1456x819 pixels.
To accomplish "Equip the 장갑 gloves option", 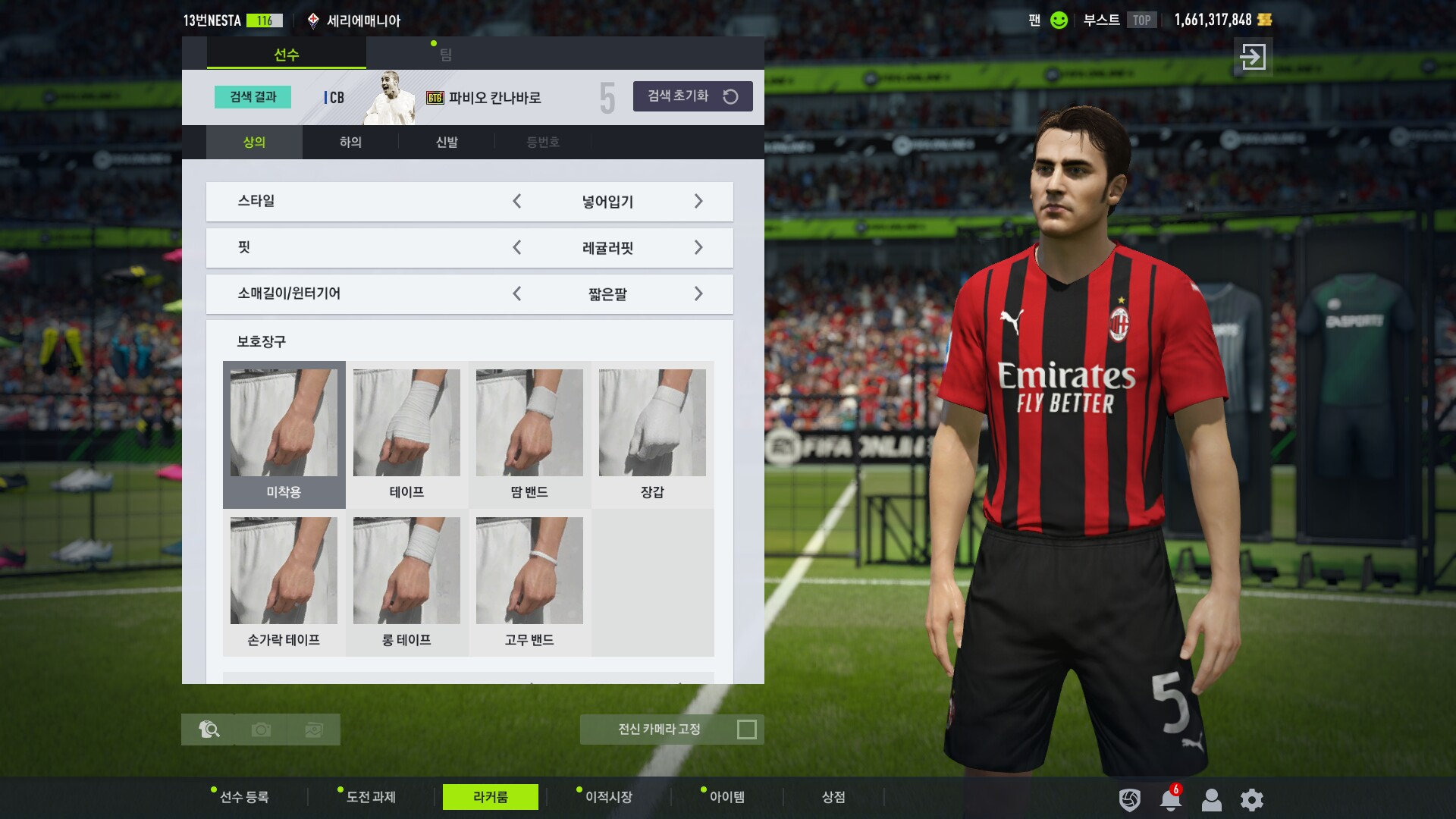I will point(652,434).
